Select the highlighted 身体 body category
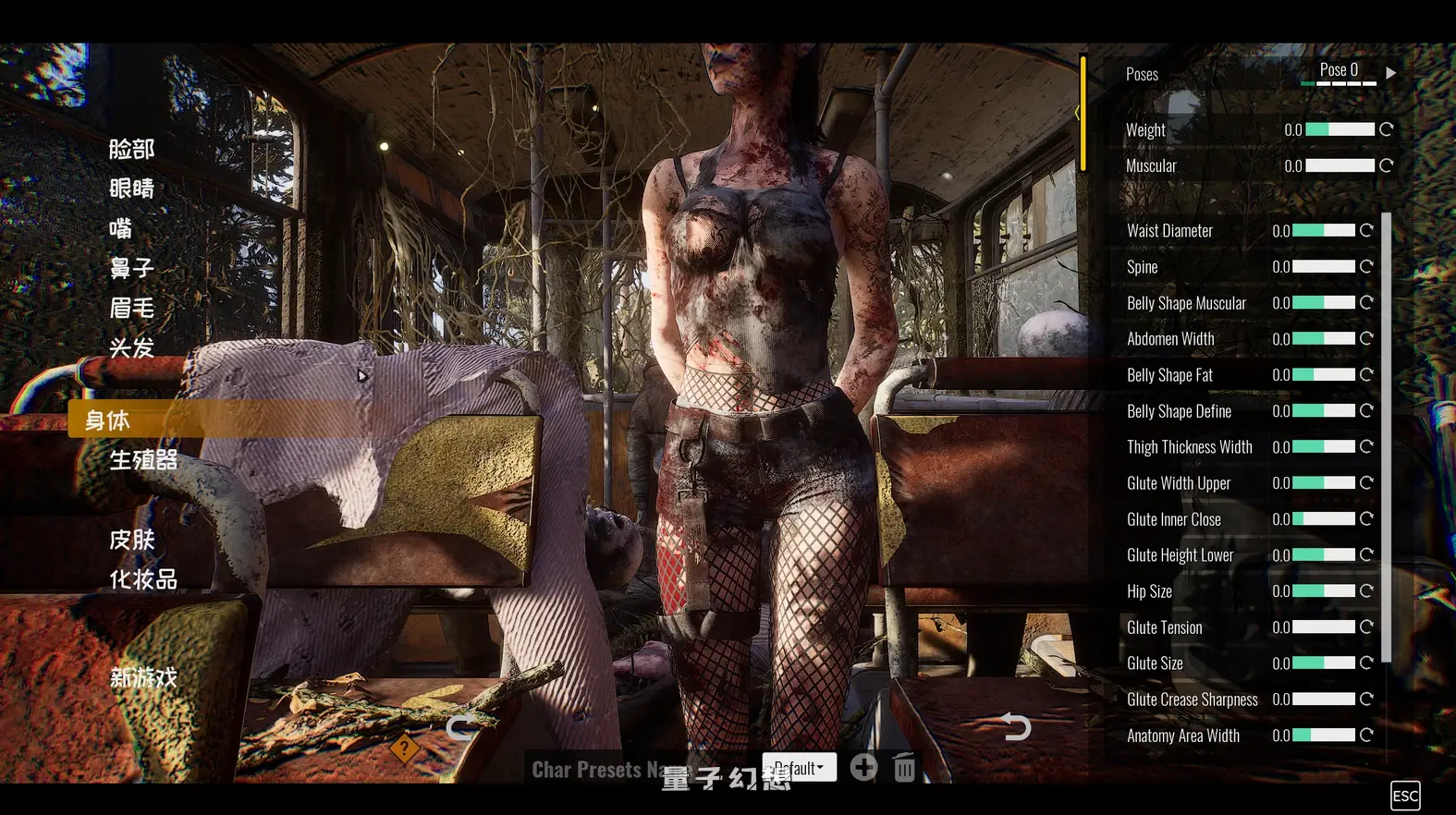The height and width of the screenshot is (815, 1456). tap(107, 420)
